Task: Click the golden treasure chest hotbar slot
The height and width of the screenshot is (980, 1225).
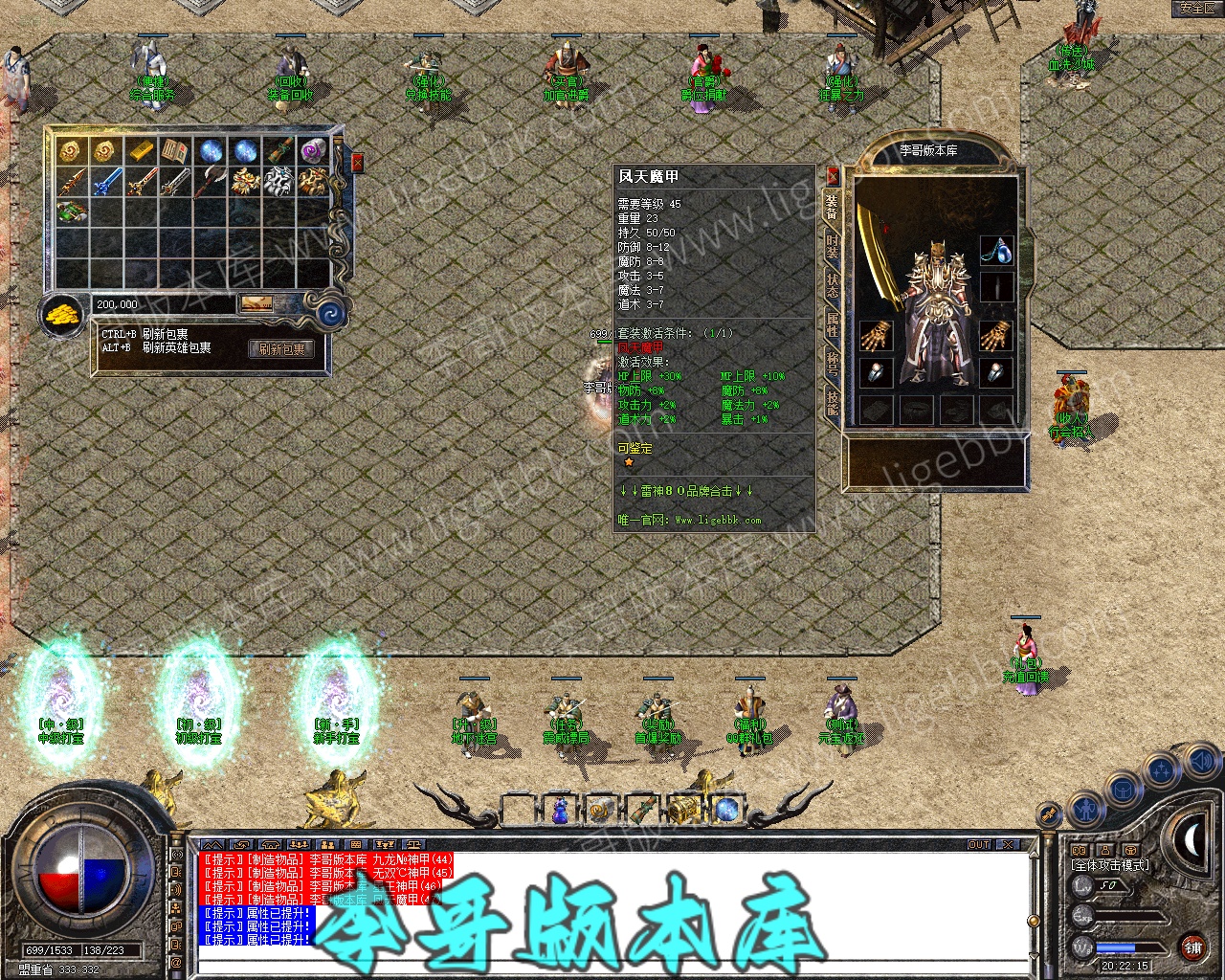Action: coord(683,810)
